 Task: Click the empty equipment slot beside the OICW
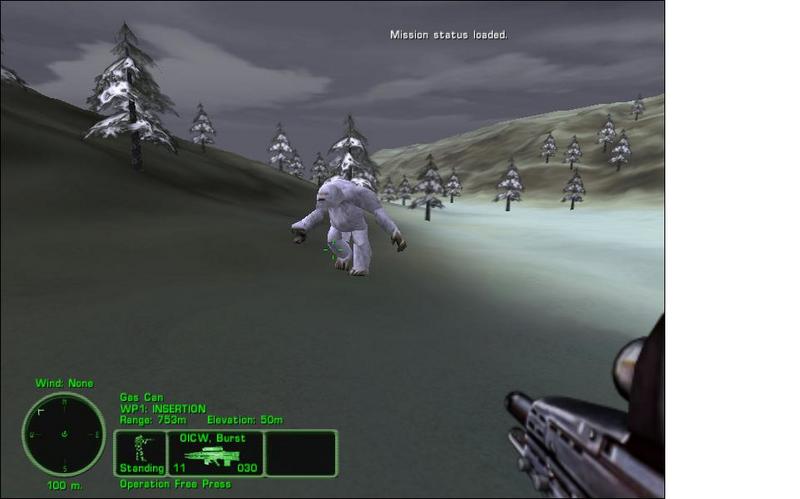tap(301, 452)
